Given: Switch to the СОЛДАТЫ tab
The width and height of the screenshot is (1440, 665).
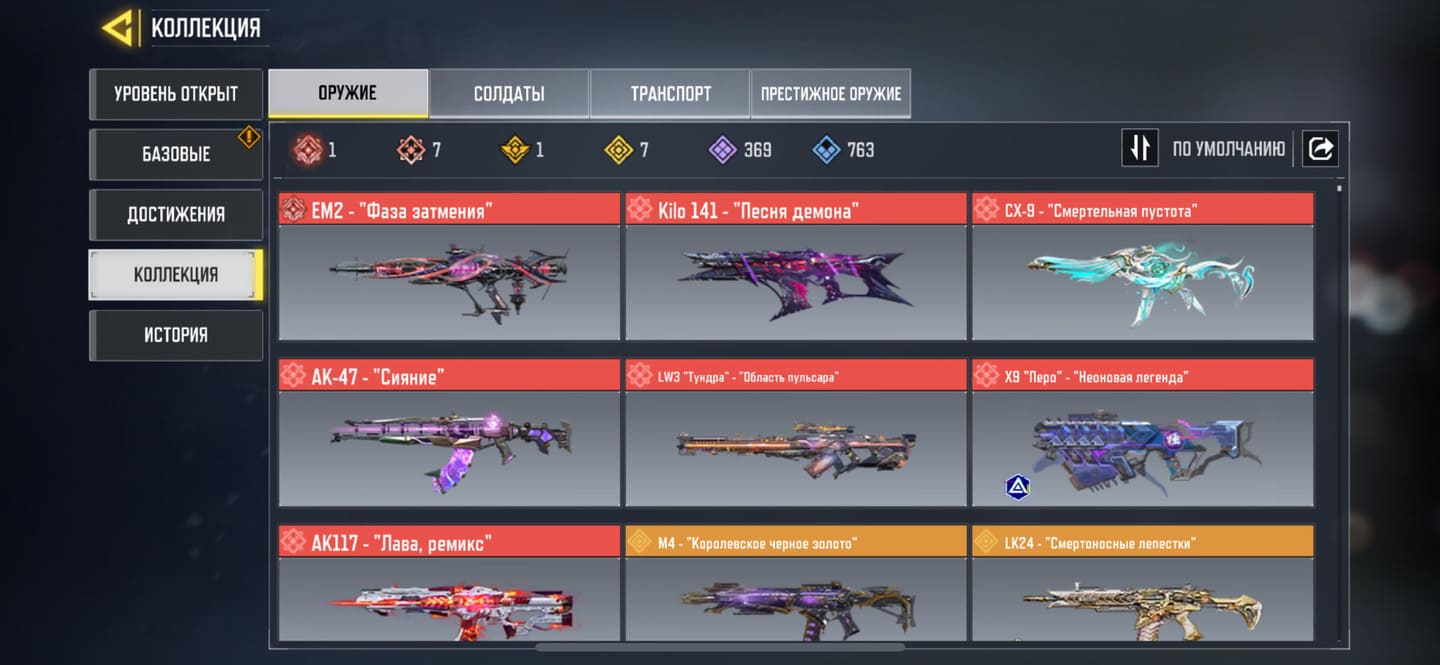Looking at the screenshot, I should 509,94.
